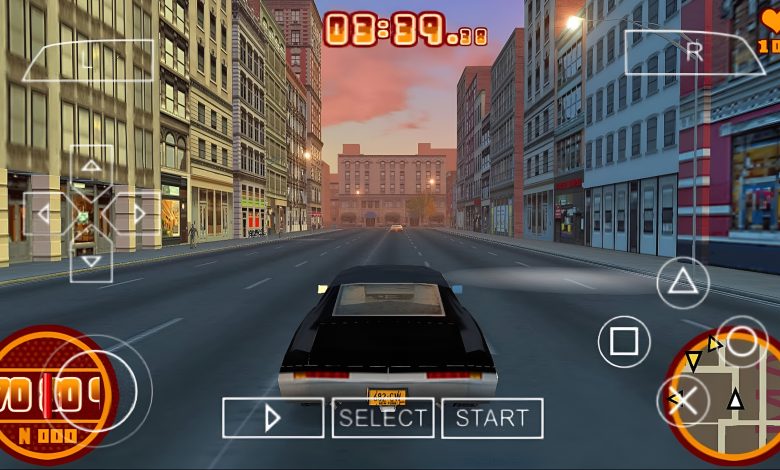This screenshot has width=780, height=470.
Task: Tap the cross touch button
Action: pos(683,401)
